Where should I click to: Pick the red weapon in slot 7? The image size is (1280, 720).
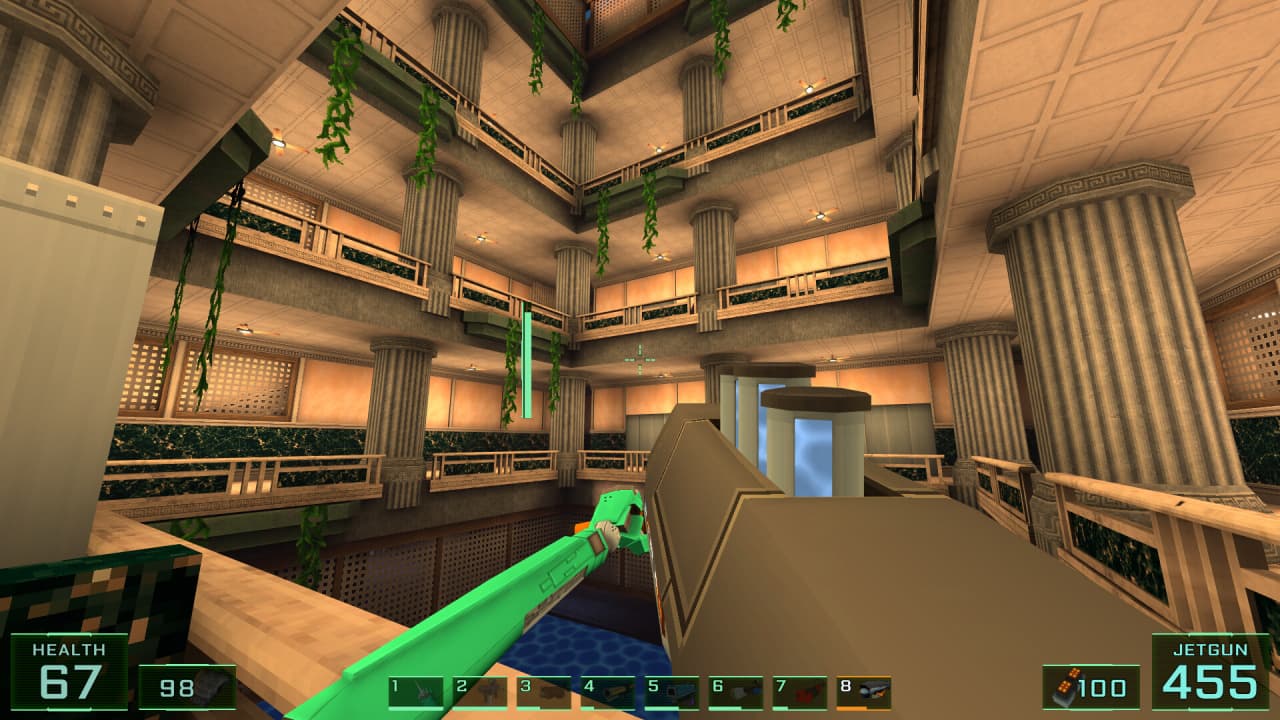(800, 691)
